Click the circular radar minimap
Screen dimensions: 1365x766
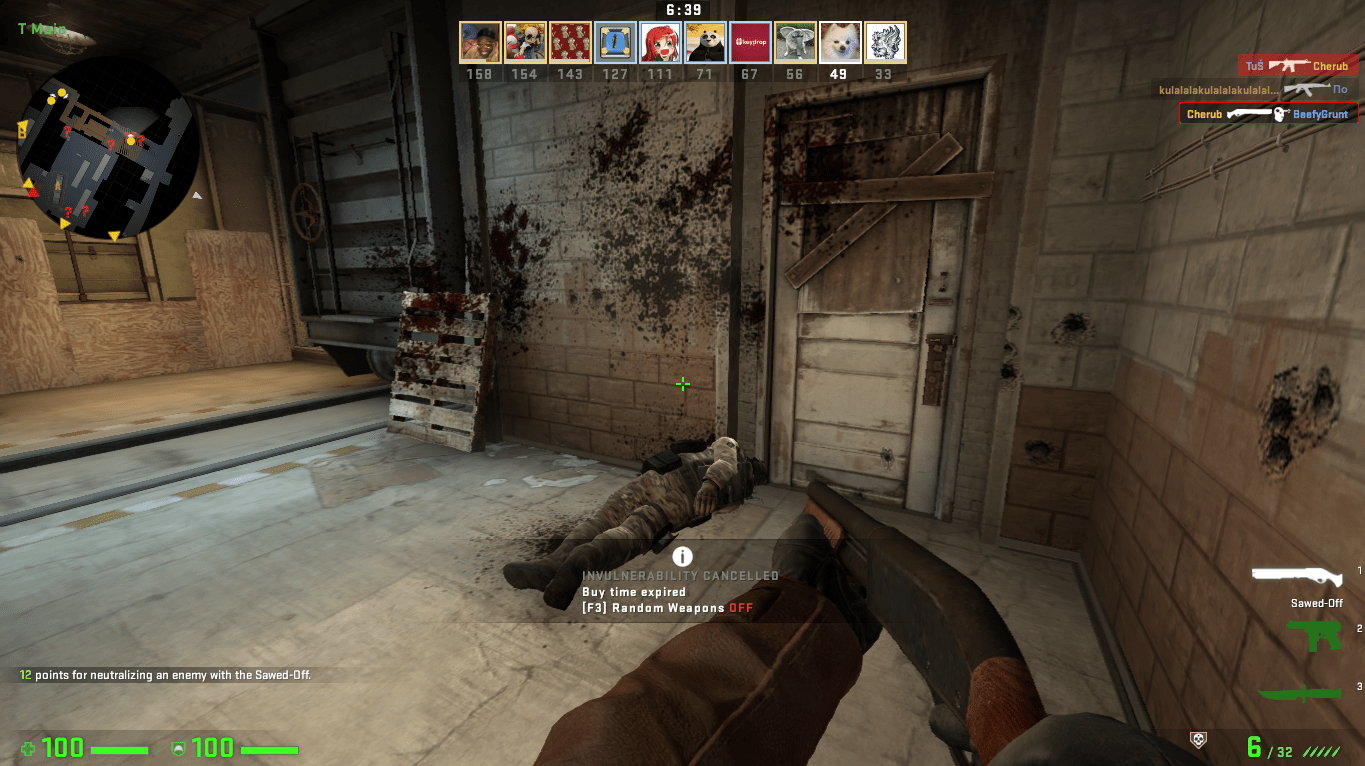(106, 152)
